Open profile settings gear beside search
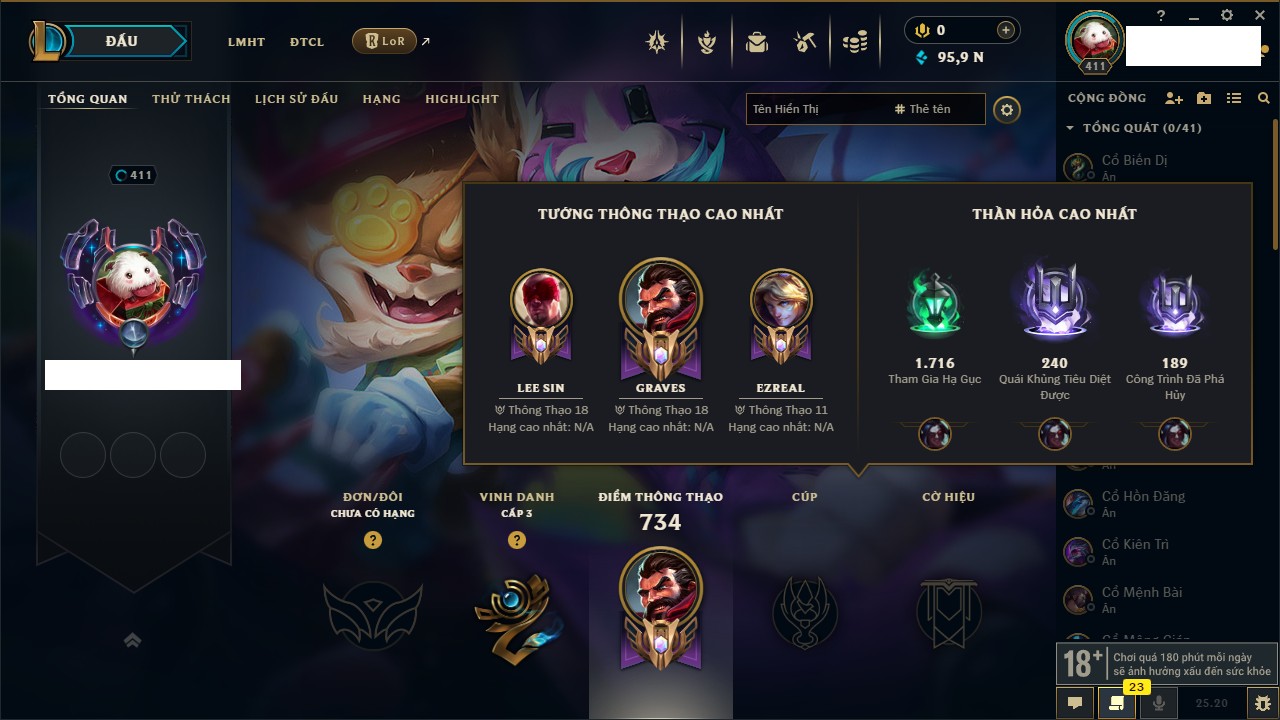Image resolution: width=1280 pixels, height=720 pixels. tap(1007, 109)
